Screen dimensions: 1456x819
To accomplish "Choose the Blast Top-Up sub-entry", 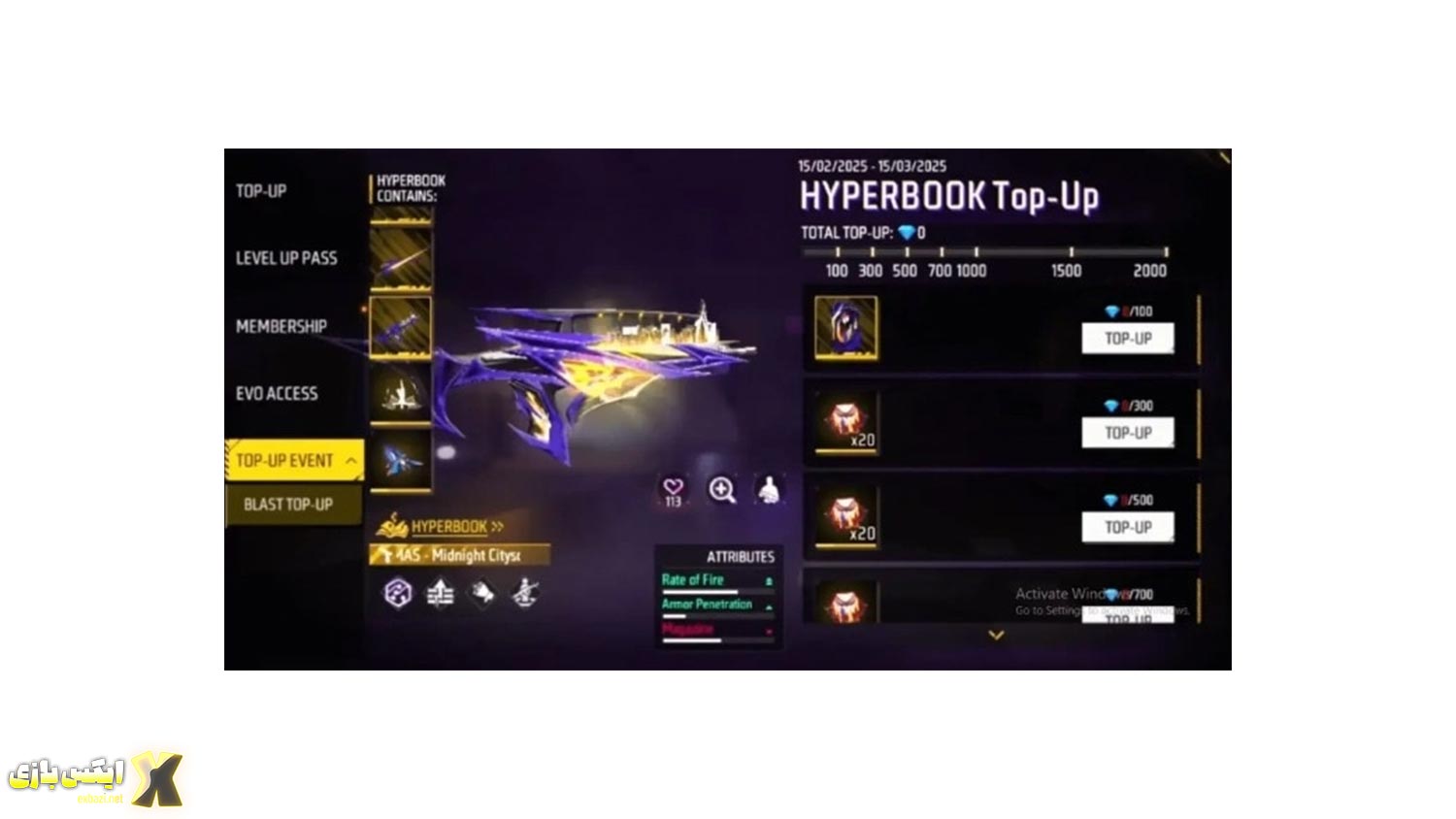I will click(288, 505).
